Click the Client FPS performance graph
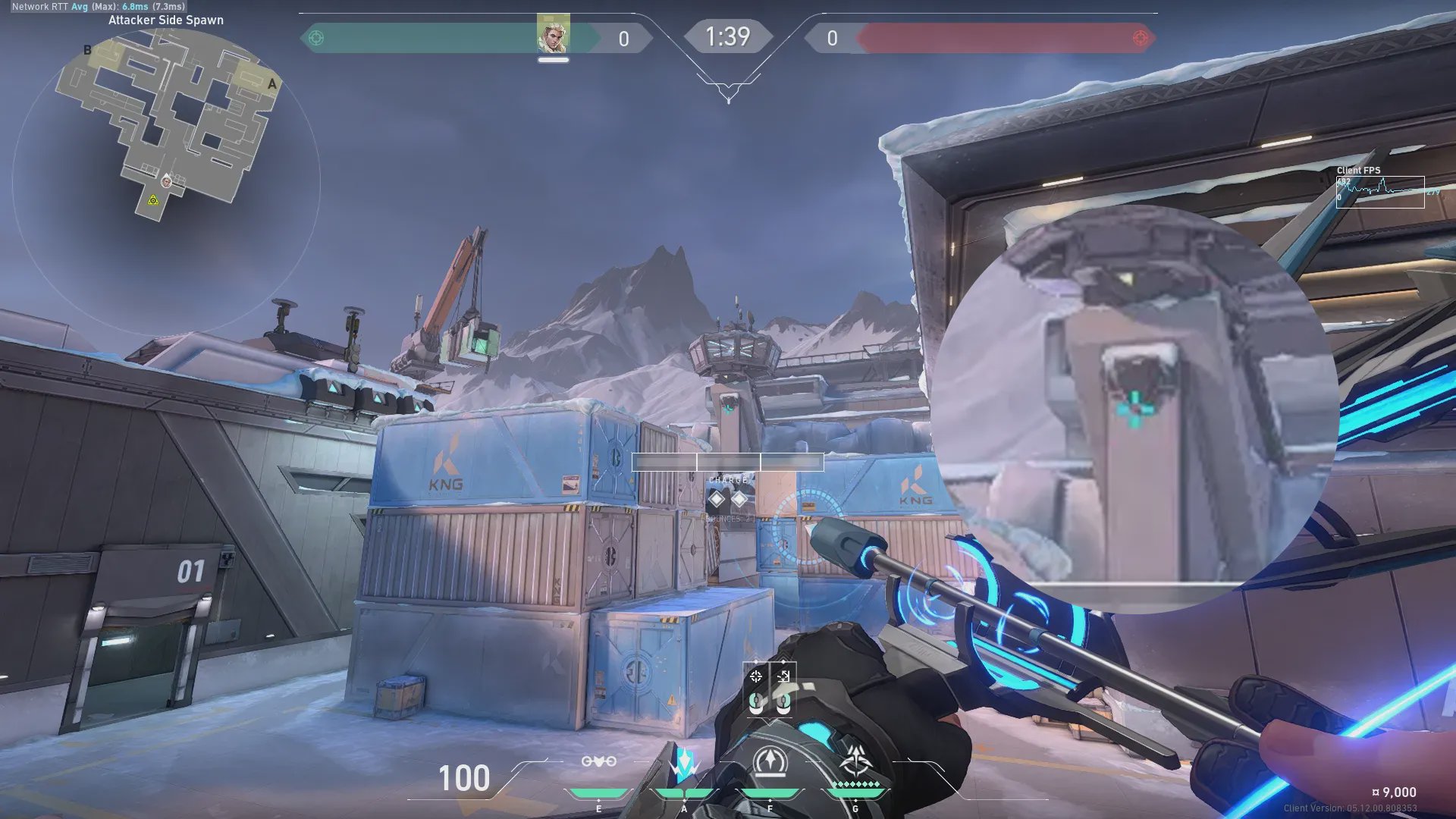 coord(1379,191)
